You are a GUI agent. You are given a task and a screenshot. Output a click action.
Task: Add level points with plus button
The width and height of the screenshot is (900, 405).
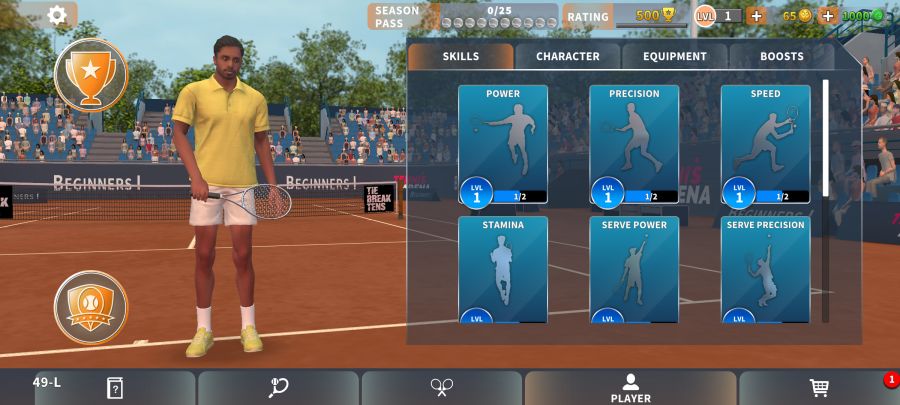pos(756,16)
